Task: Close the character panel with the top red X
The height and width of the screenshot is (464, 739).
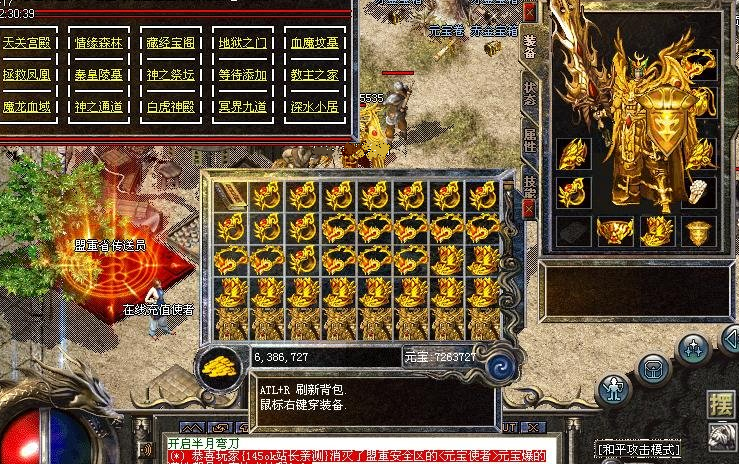Action: (x=529, y=11)
